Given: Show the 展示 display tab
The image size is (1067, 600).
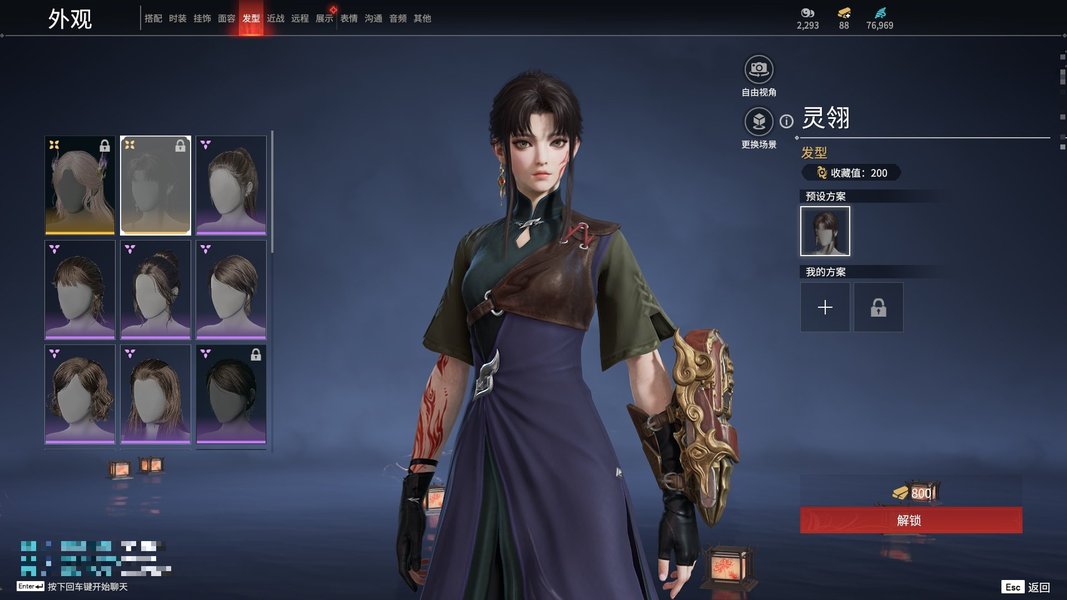Looking at the screenshot, I should click(x=324, y=18).
